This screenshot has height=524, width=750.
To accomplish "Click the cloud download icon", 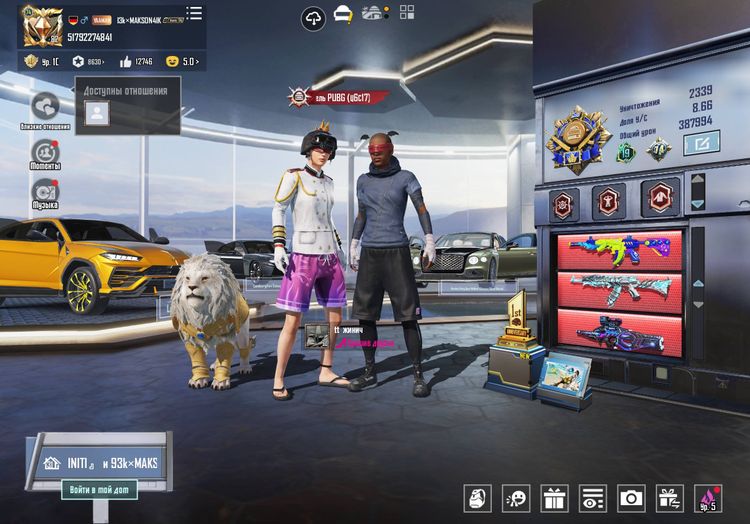I will (314, 17).
